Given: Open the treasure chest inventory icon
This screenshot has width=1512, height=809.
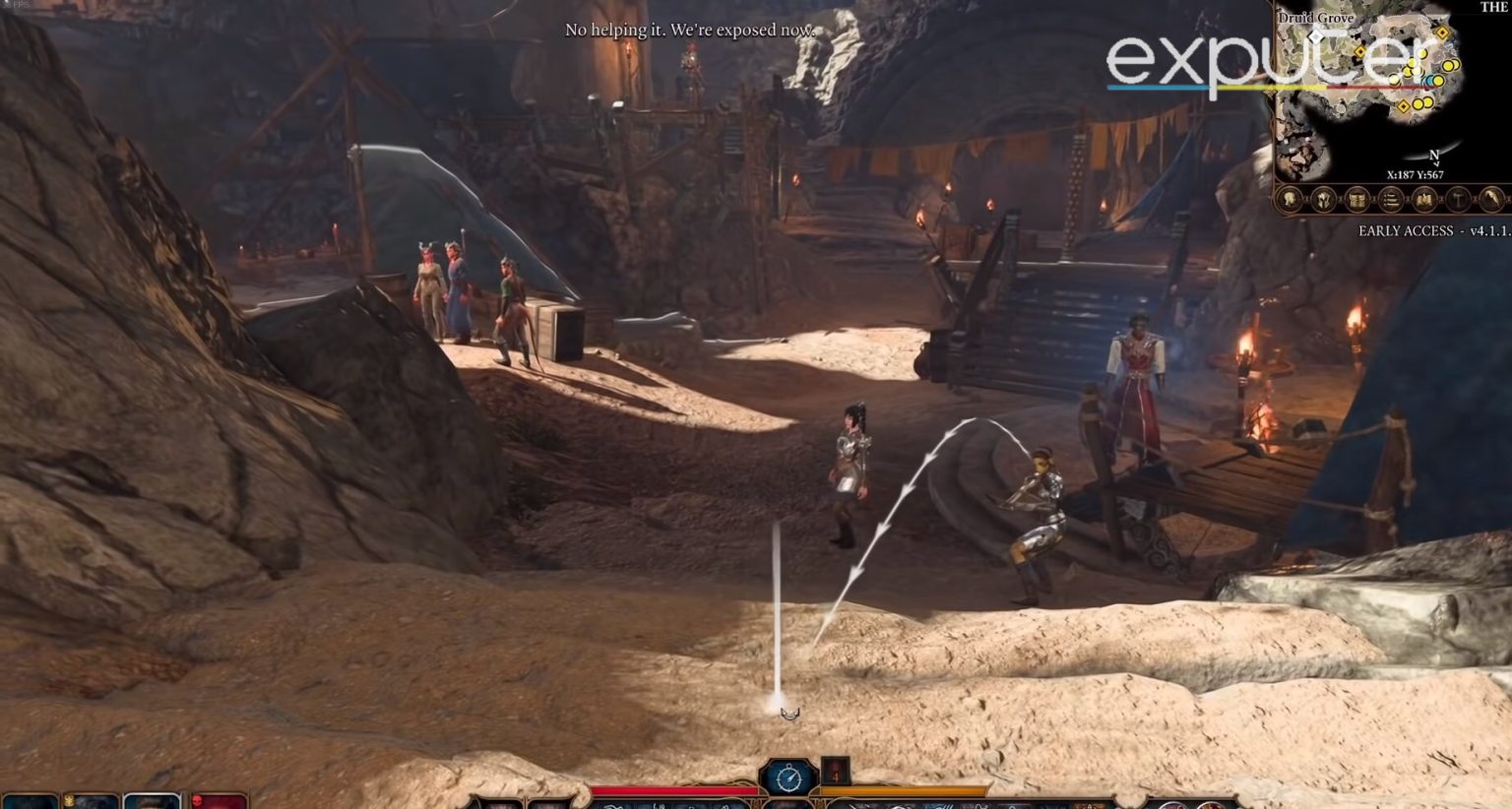Looking at the screenshot, I should tap(1357, 201).
